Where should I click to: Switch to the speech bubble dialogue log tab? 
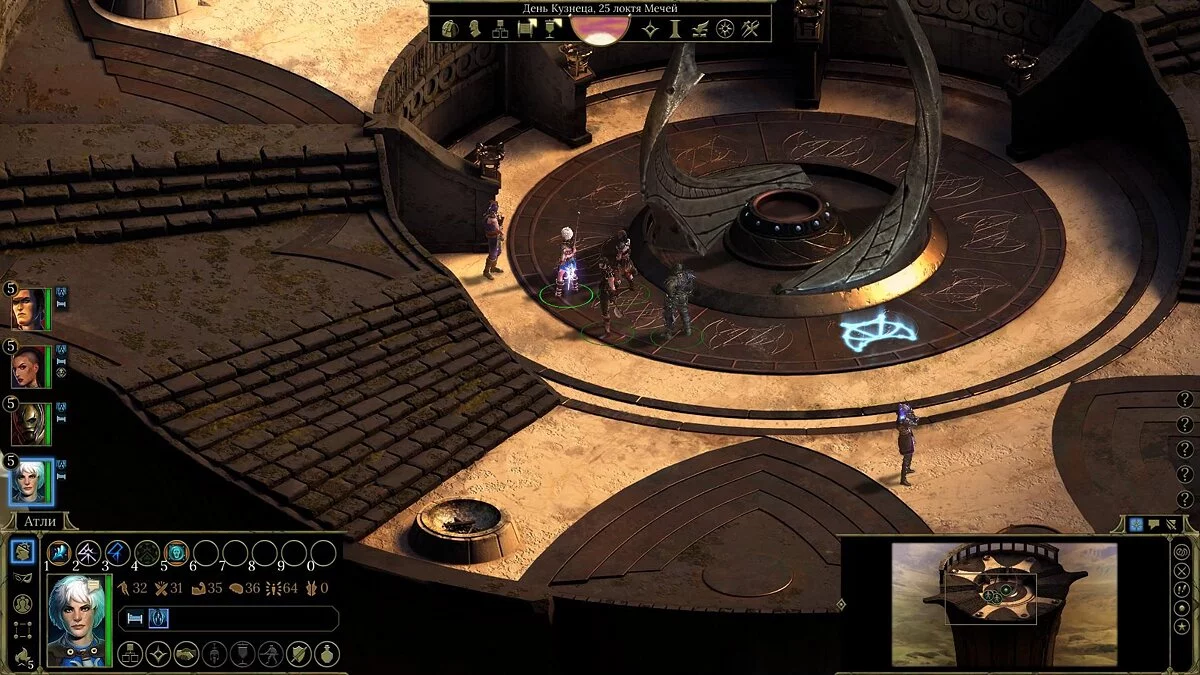(1154, 524)
